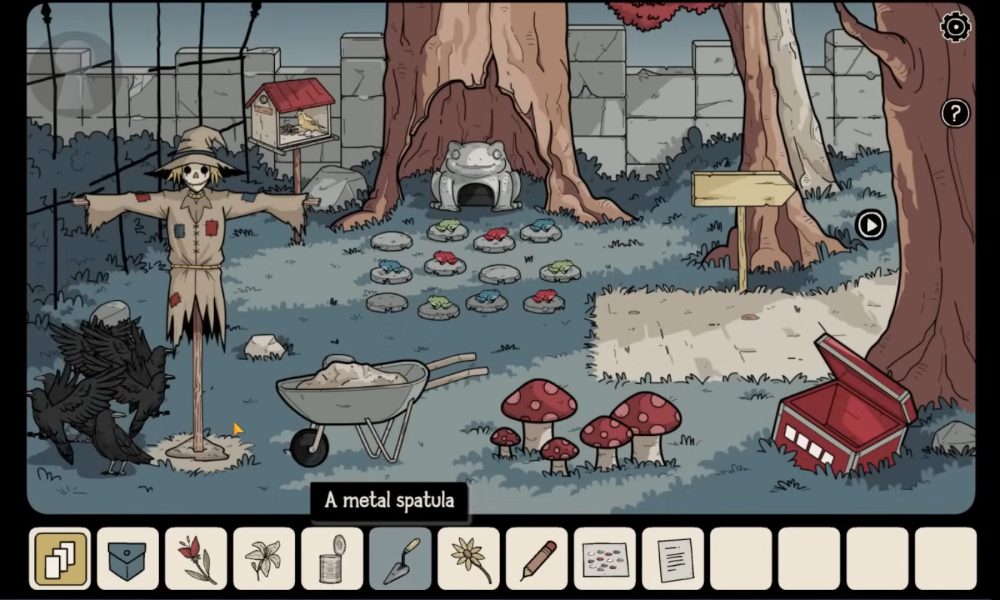Select the daisy flower inventory slot
Image resolution: width=1000 pixels, height=600 pixels.
[x=468, y=558]
